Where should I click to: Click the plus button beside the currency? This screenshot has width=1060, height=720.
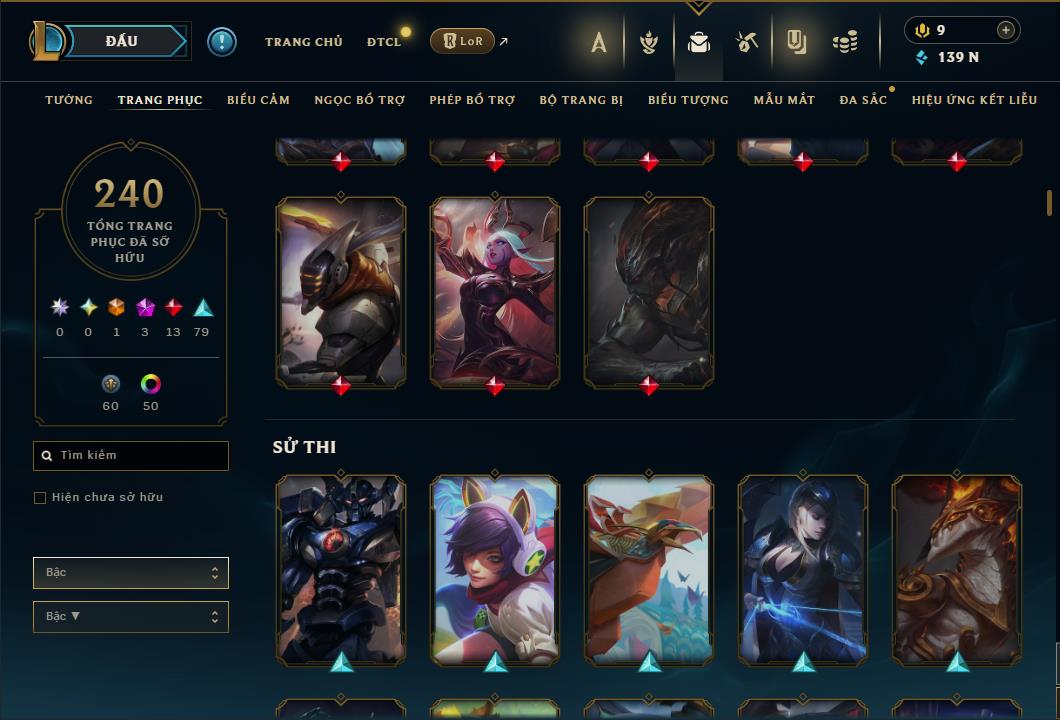pyautogui.click(x=1005, y=30)
